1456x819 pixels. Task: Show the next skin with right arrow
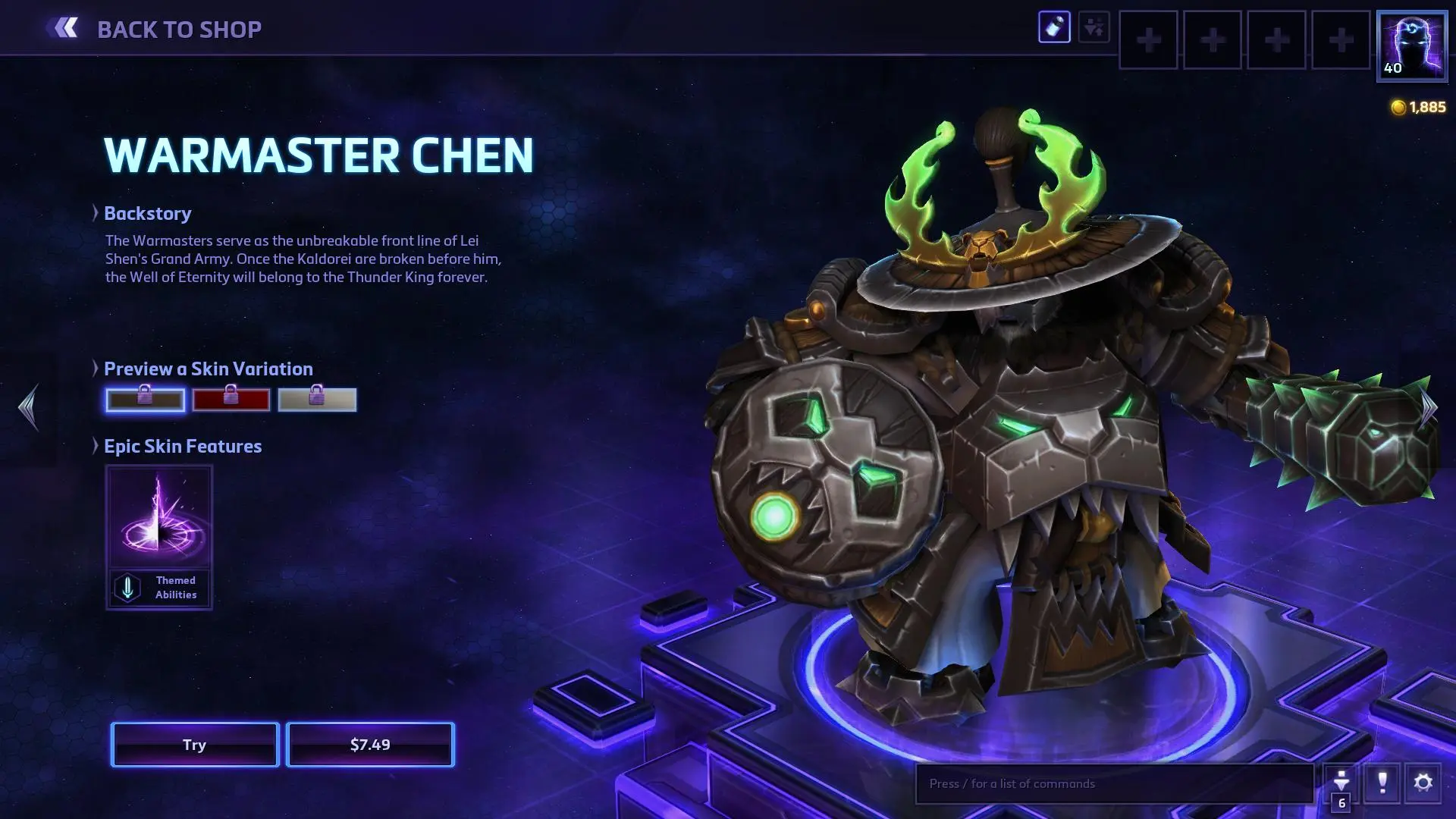(1429, 407)
